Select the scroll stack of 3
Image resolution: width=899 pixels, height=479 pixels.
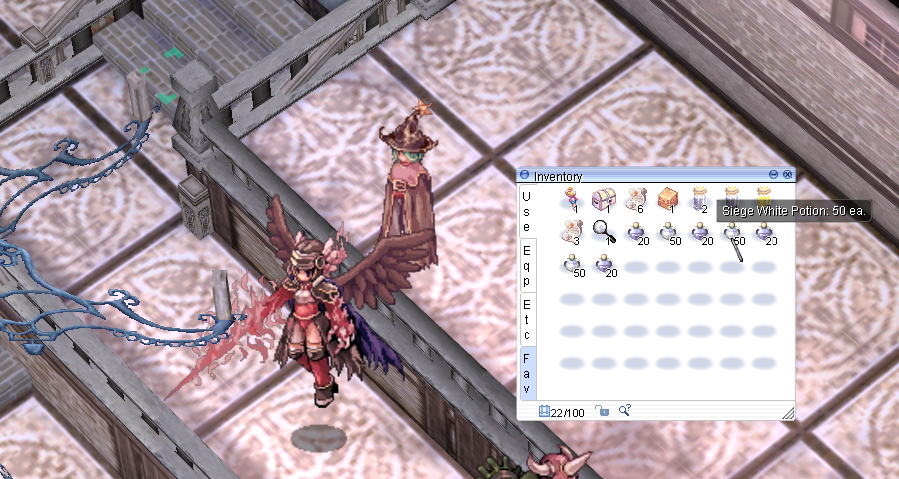point(571,231)
